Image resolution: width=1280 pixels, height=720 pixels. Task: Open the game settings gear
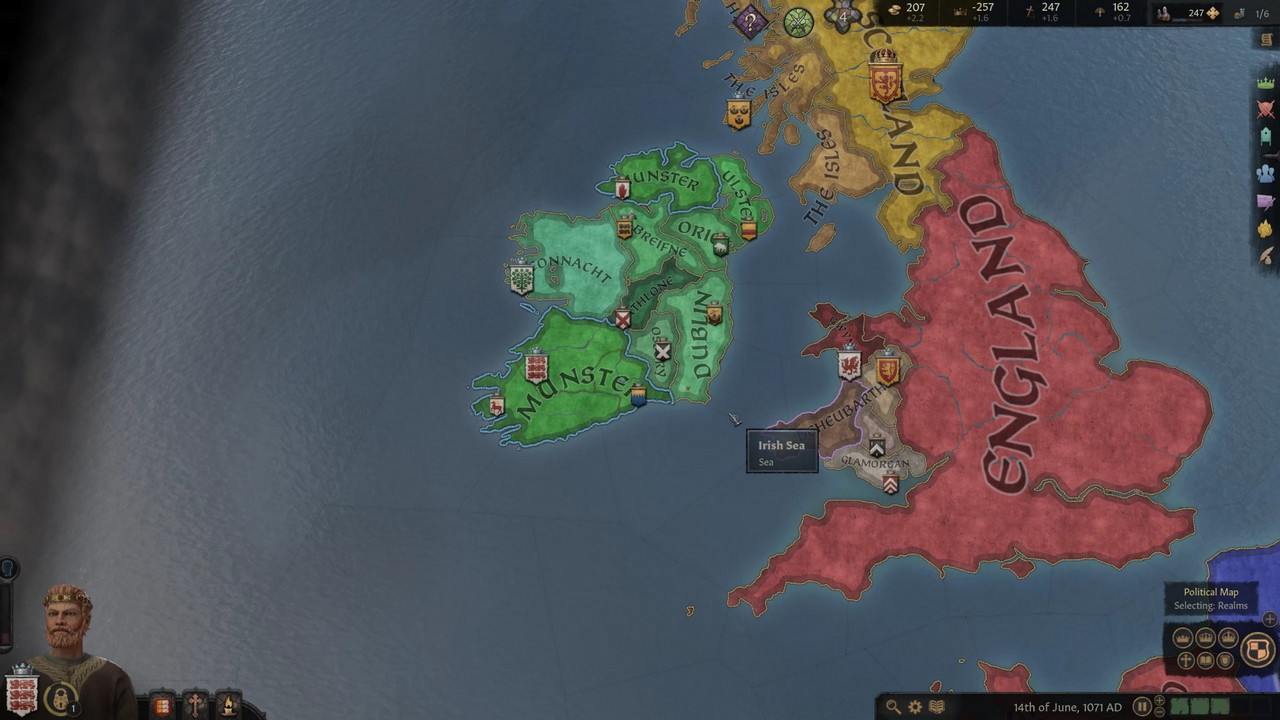coord(915,707)
